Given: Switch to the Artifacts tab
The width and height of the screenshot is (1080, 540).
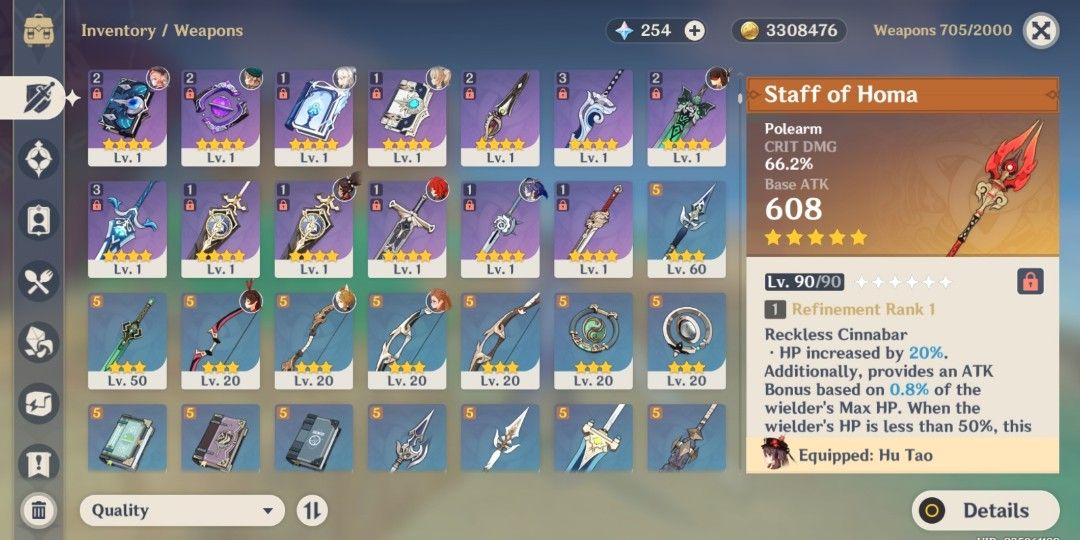Looking at the screenshot, I should [x=39, y=159].
